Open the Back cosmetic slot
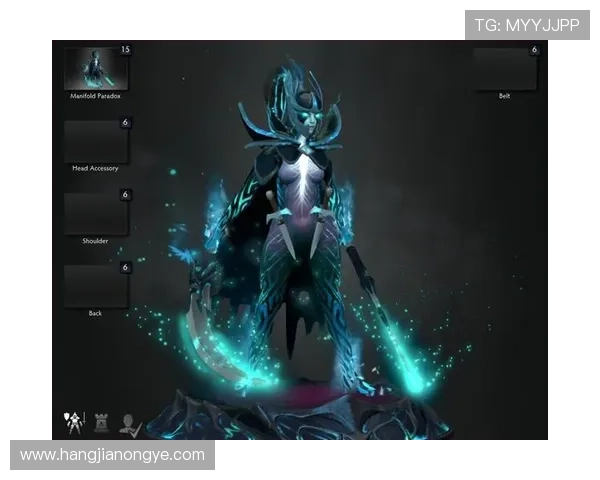Viewport: 600px width, 480px height. [x=96, y=286]
